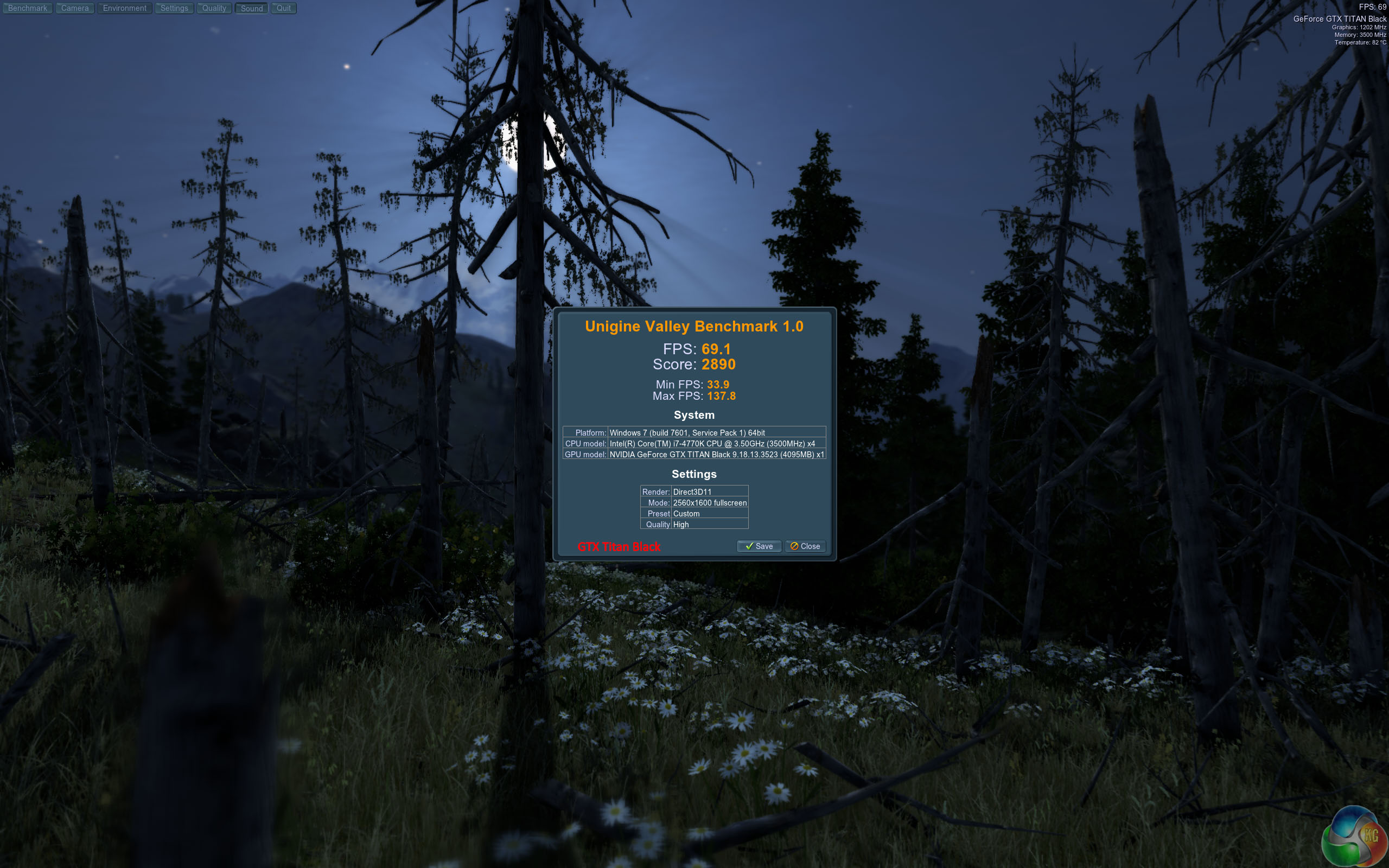Open the Settings toolbar button
The width and height of the screenshot is (1389, 868).
click(x=174, y=8)
